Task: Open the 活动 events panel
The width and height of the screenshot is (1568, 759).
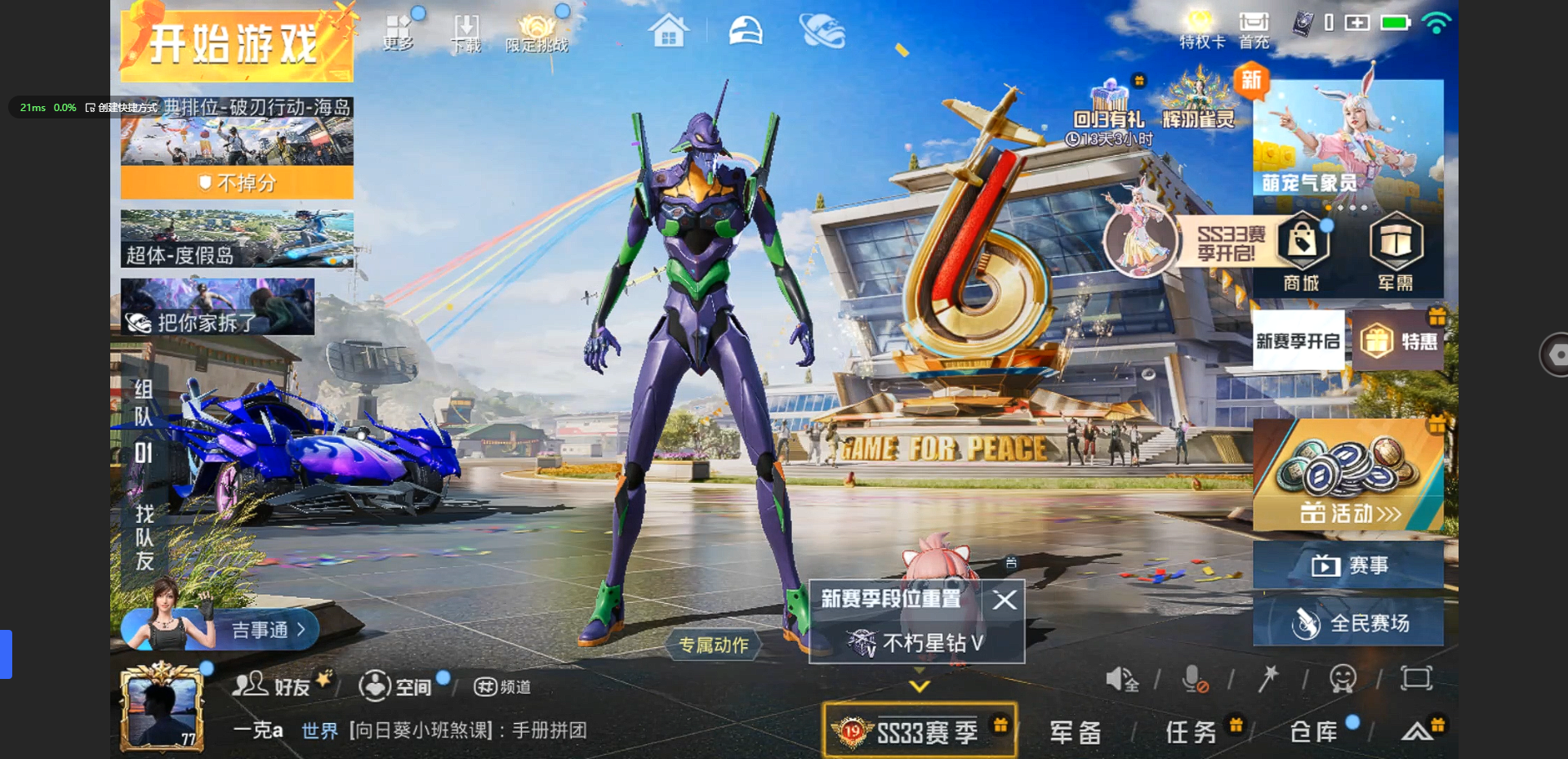Action: pos(1348,475)
